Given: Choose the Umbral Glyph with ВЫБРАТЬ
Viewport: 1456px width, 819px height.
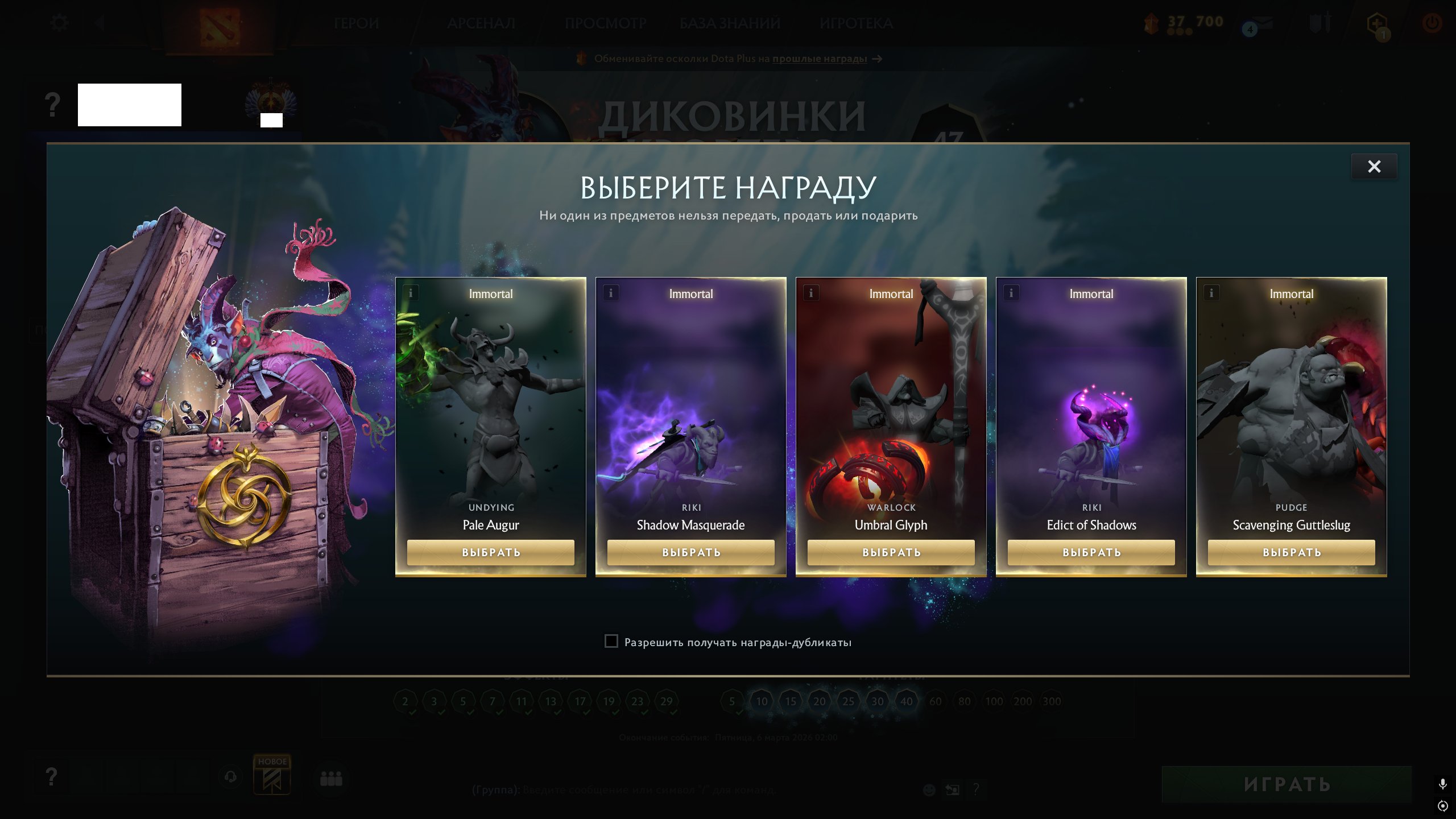Looking at the screenshot, I should 891,552.
